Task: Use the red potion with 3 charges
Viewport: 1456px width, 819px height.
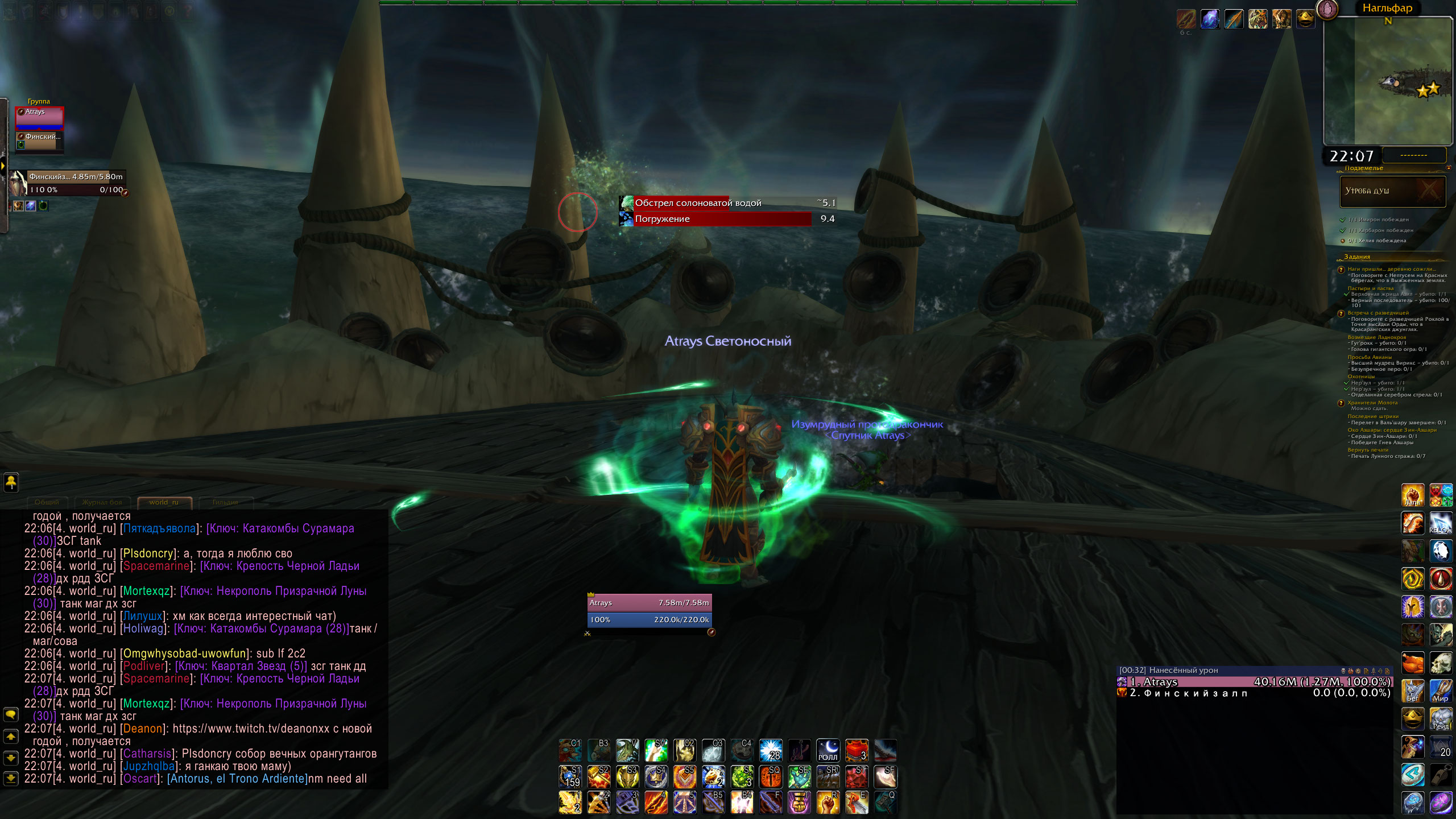Action: pyautogui.click(x=857, y=751)
